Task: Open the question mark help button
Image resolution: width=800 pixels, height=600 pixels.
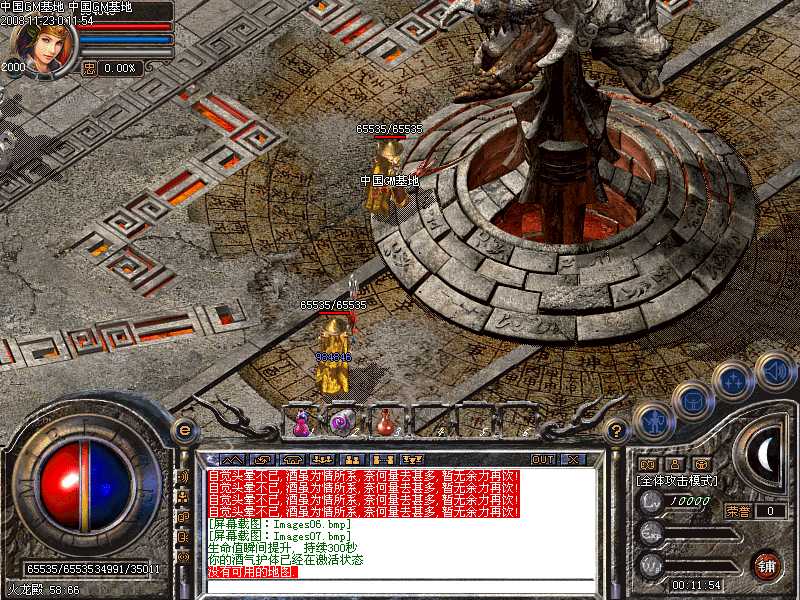Action: (x=618, y=430)
